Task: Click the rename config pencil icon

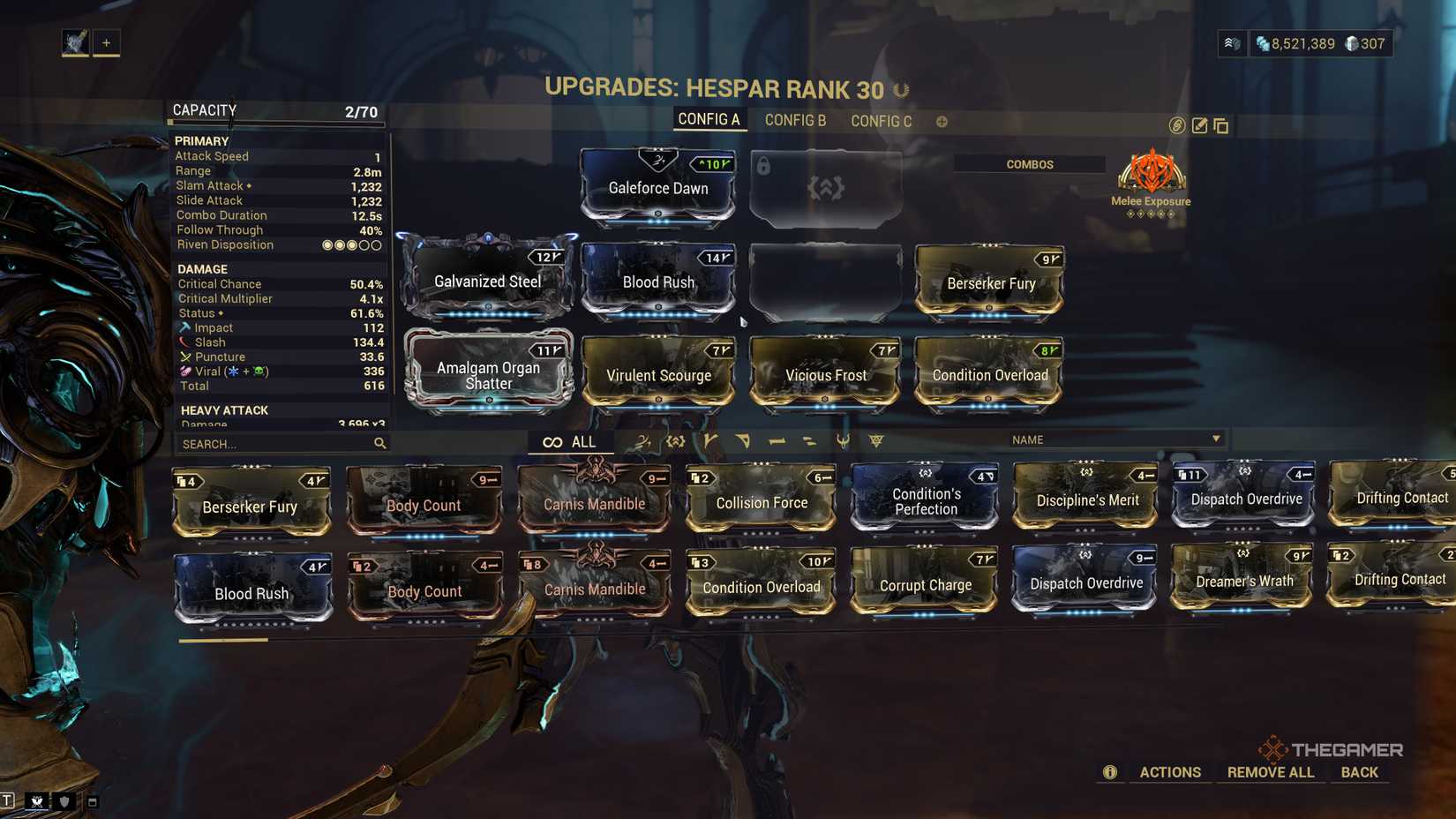Action: (x=1198, y=125)
